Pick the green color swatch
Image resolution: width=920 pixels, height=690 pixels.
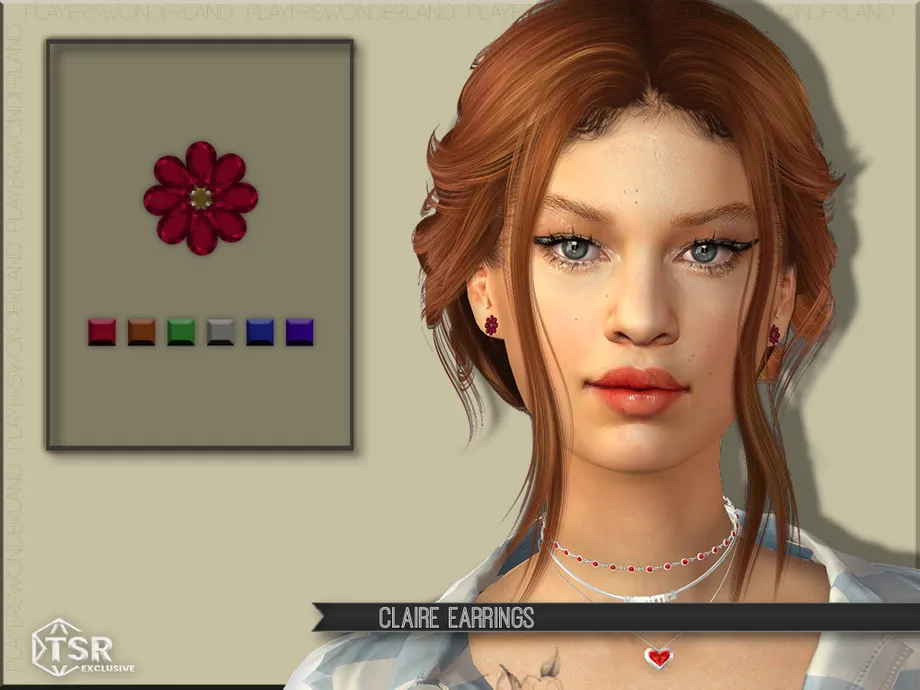coord(181,332)
